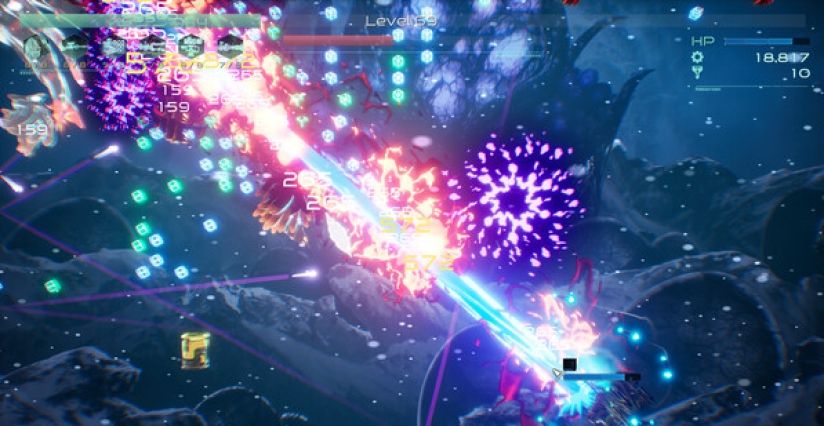Click the trophy icon beside the 10 counter

coord(698,74)
